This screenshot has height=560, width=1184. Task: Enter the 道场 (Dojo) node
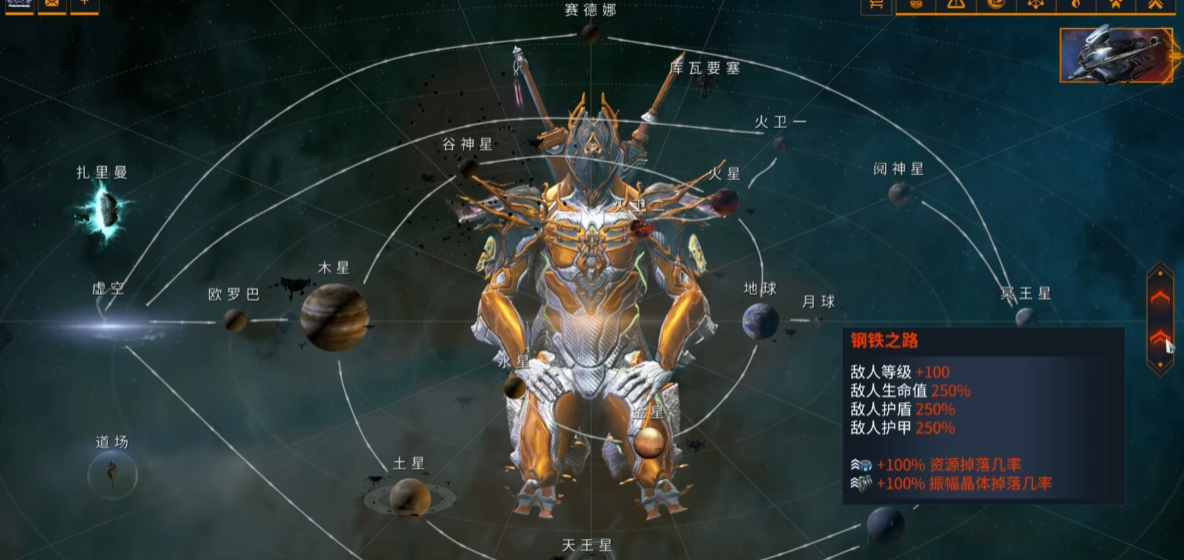(x=112, y=472)
